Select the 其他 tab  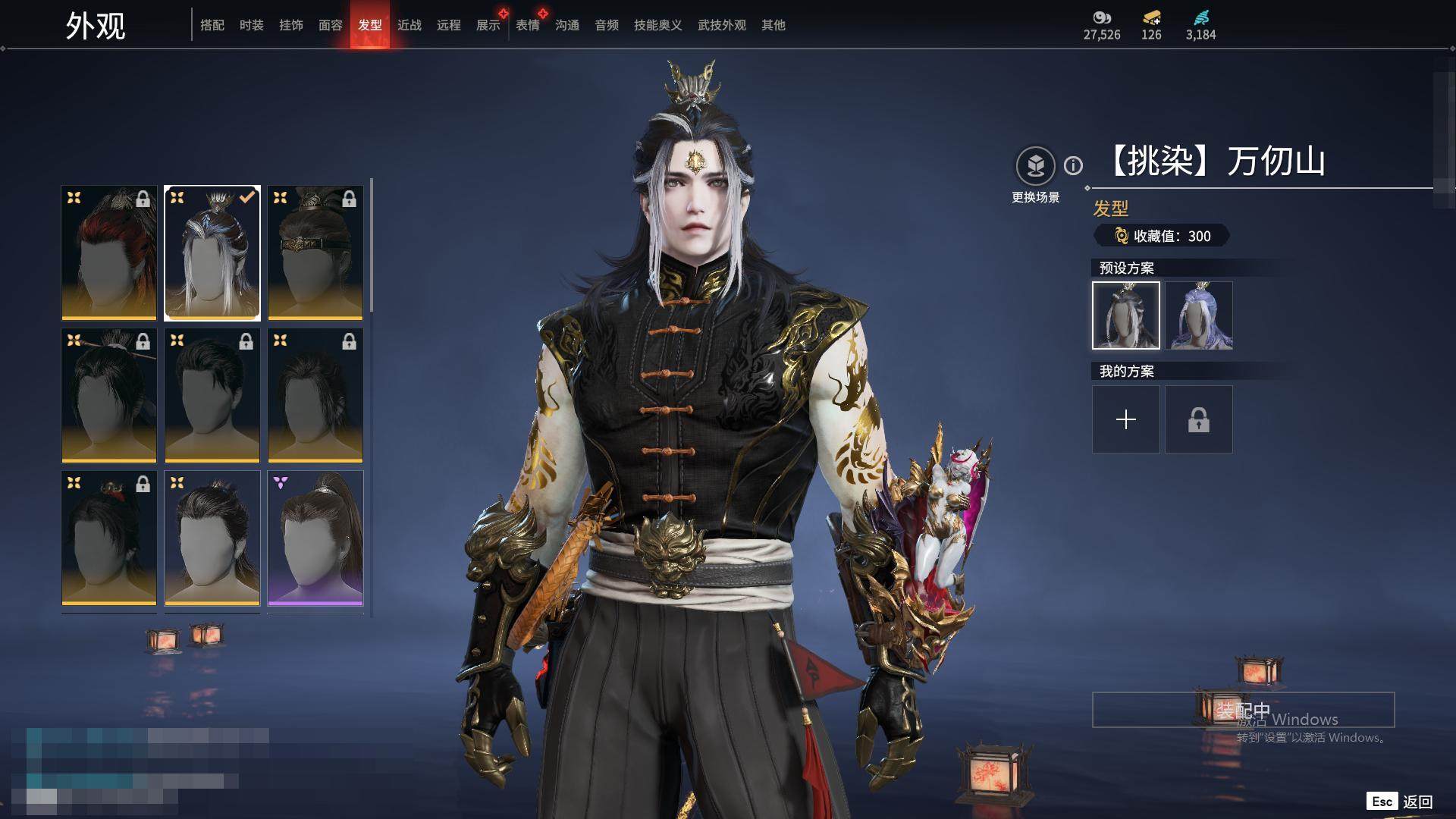click(x=773, y=25)
